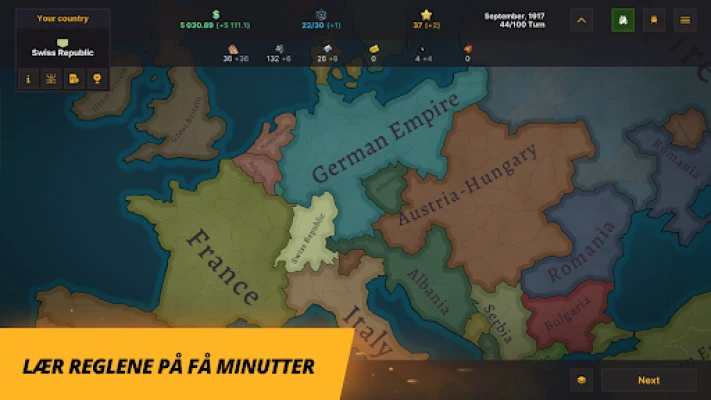Click the document icon in the country panel
Viewport: 711px width, 400px height.
click(x=74, y=78)
